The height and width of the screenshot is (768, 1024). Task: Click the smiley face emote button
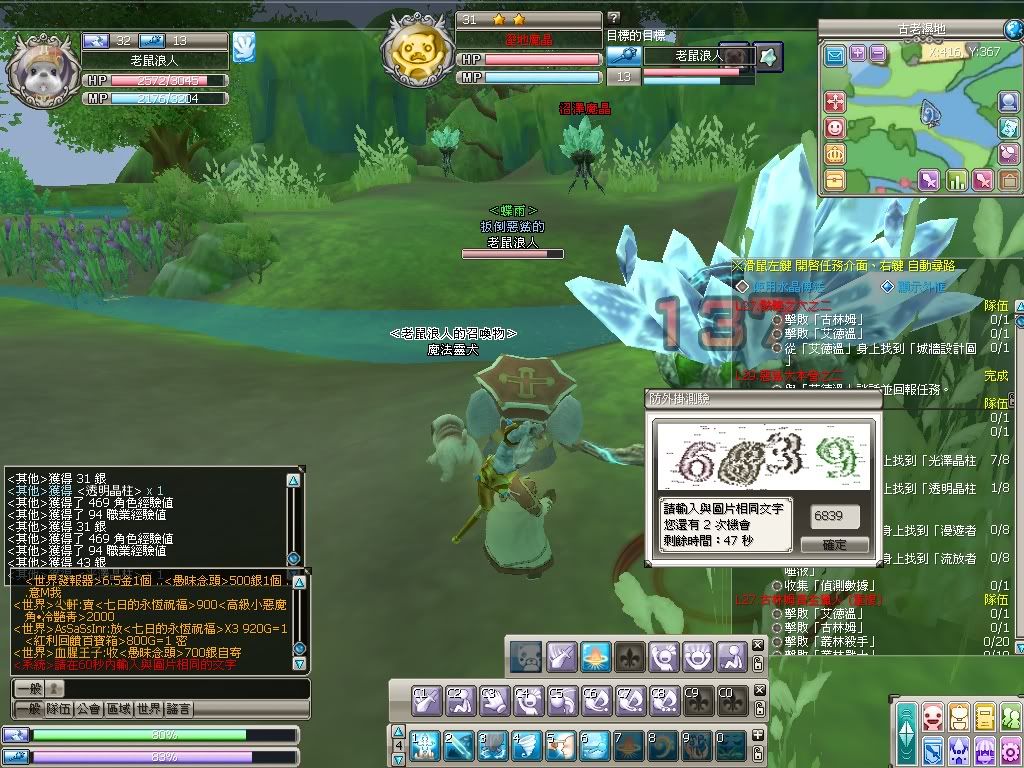834,128
